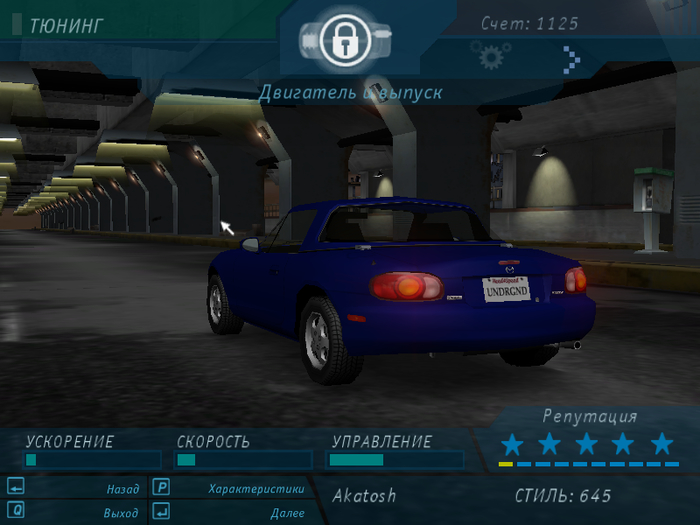
Task: Choose the gear upgrade category icon
Action: pyautogui.click(x=490, y=57)
